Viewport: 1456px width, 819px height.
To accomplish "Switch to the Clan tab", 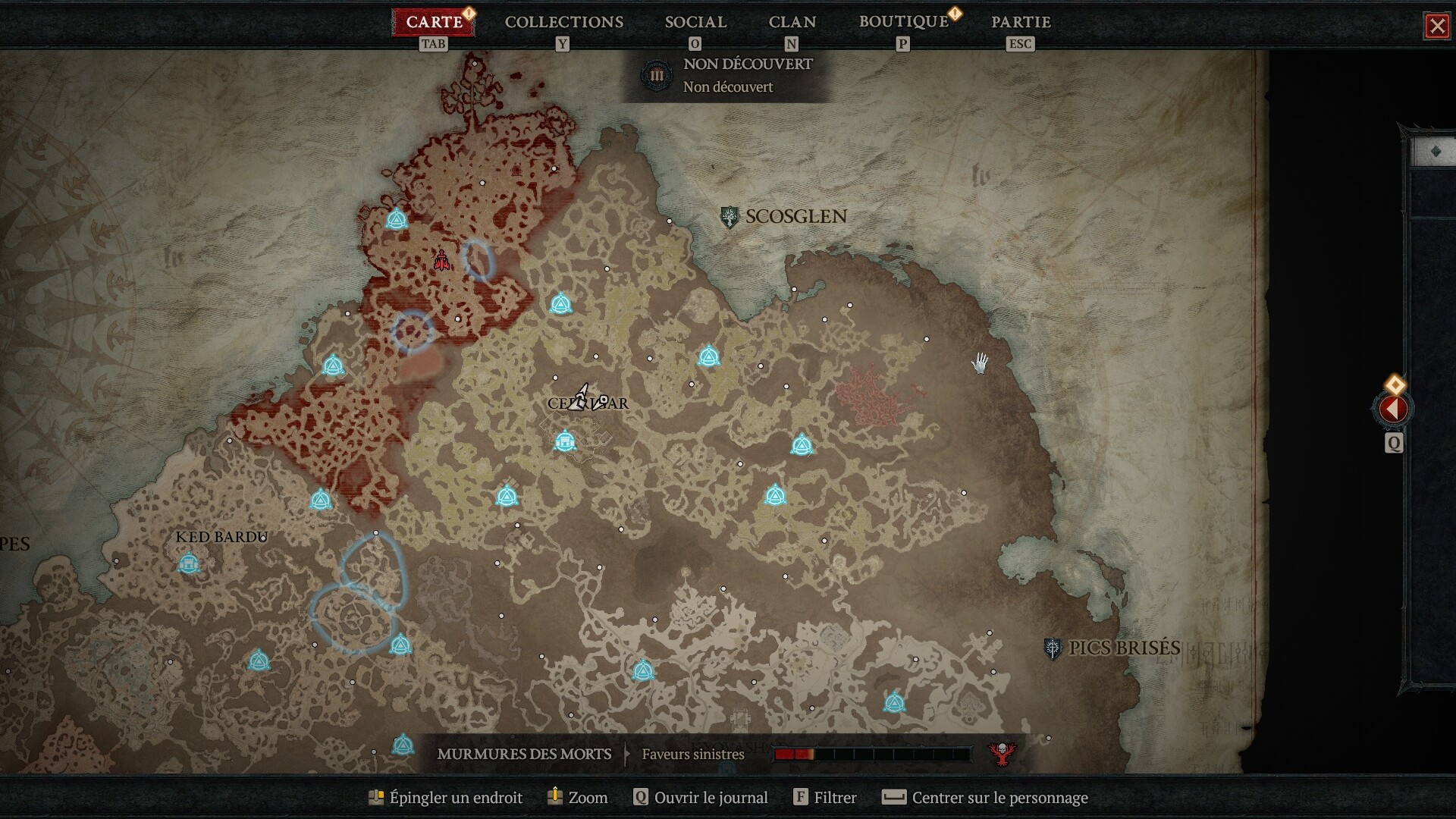I will 792,22.
